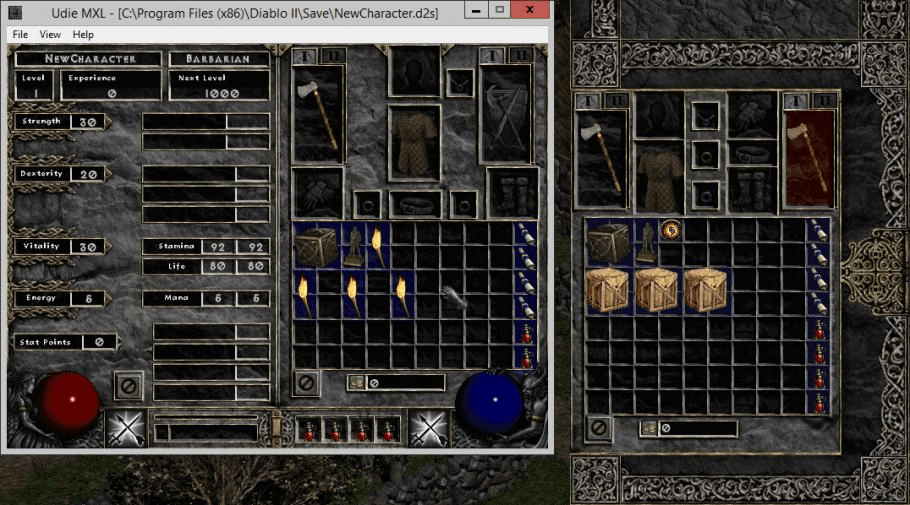The image size is (910, 505).
Task: Select the Vitality stat label
Action: pos(42,246)
